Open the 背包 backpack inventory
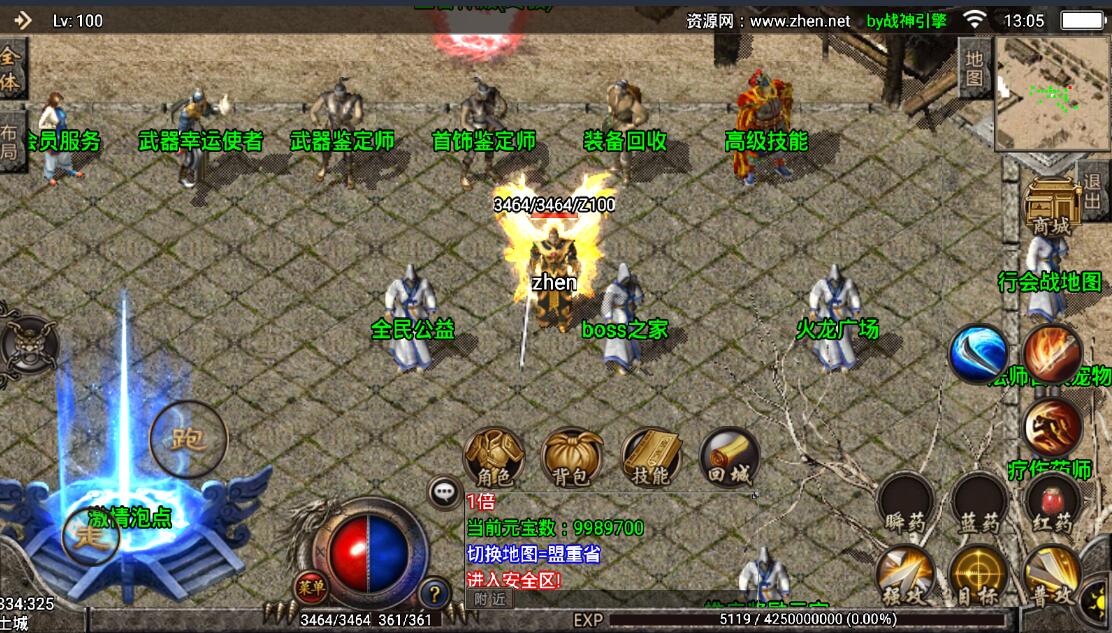The width and height of the screenshot is (1112, 633). (572, 458)
